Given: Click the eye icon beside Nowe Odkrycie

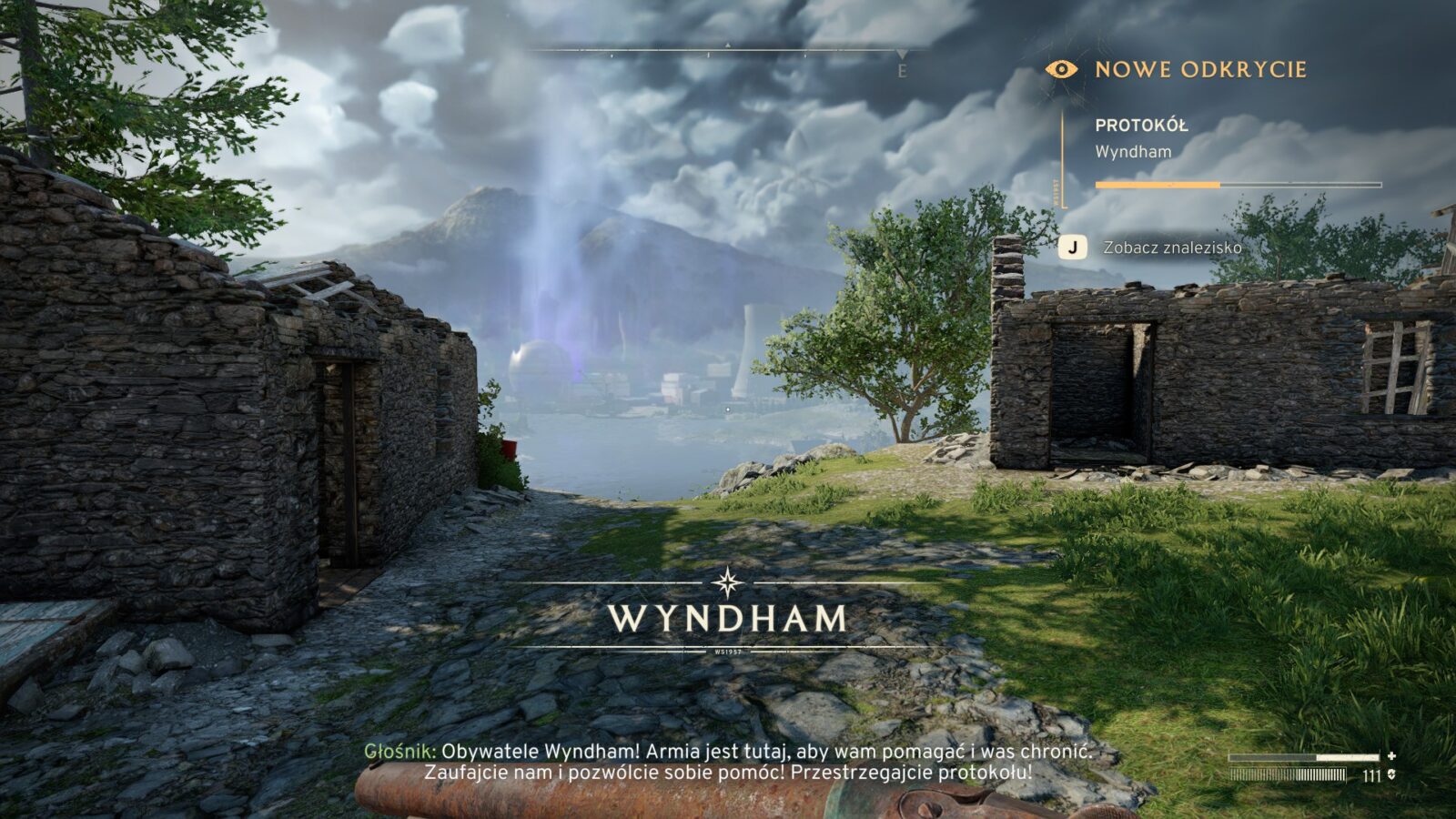Looking at the screenshot, I should click(x=1061, y=69).
